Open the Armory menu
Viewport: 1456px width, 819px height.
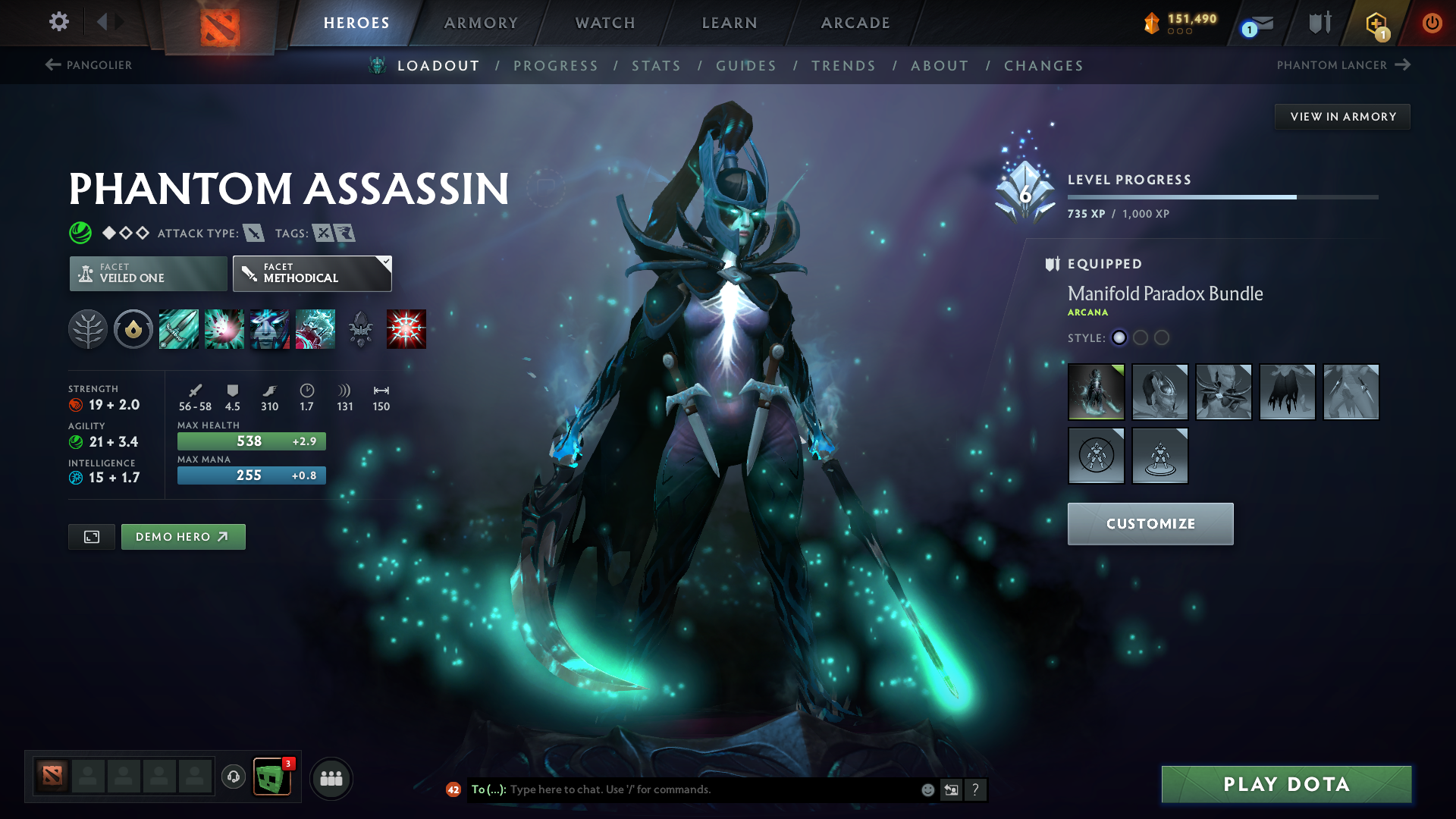pyautogui.click(x=481, y=23)
